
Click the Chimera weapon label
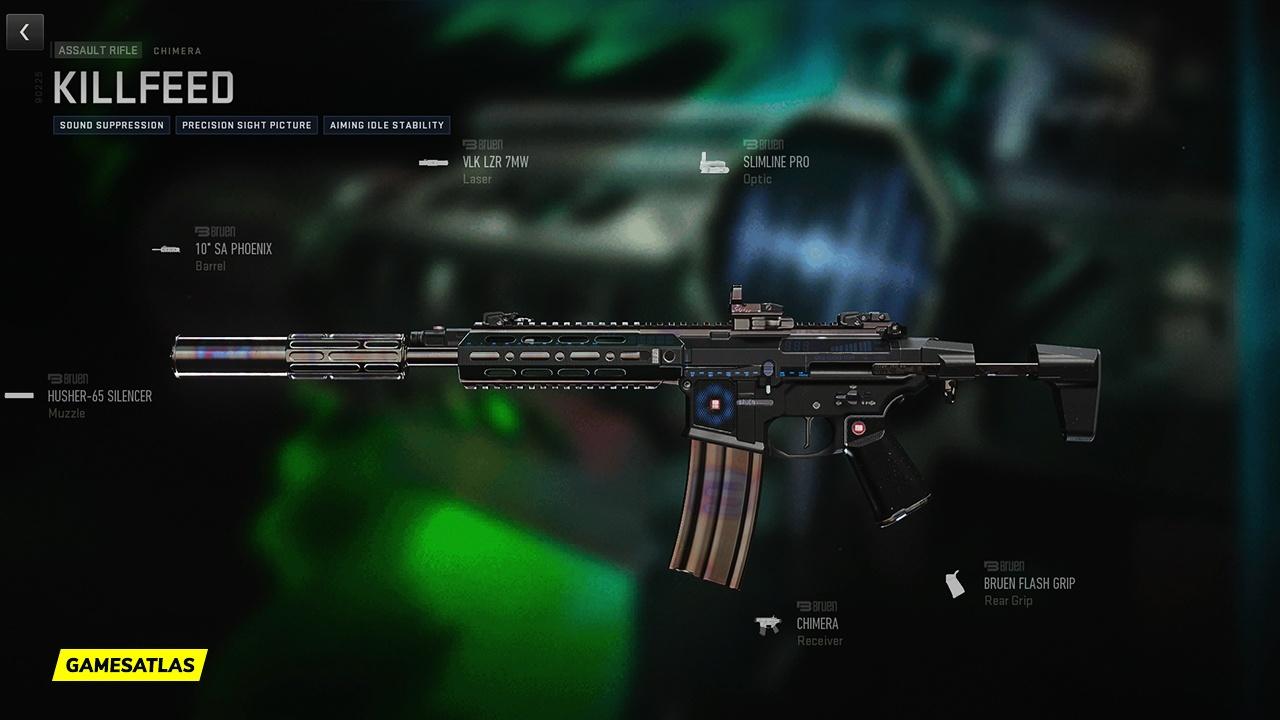pos(177,50)
